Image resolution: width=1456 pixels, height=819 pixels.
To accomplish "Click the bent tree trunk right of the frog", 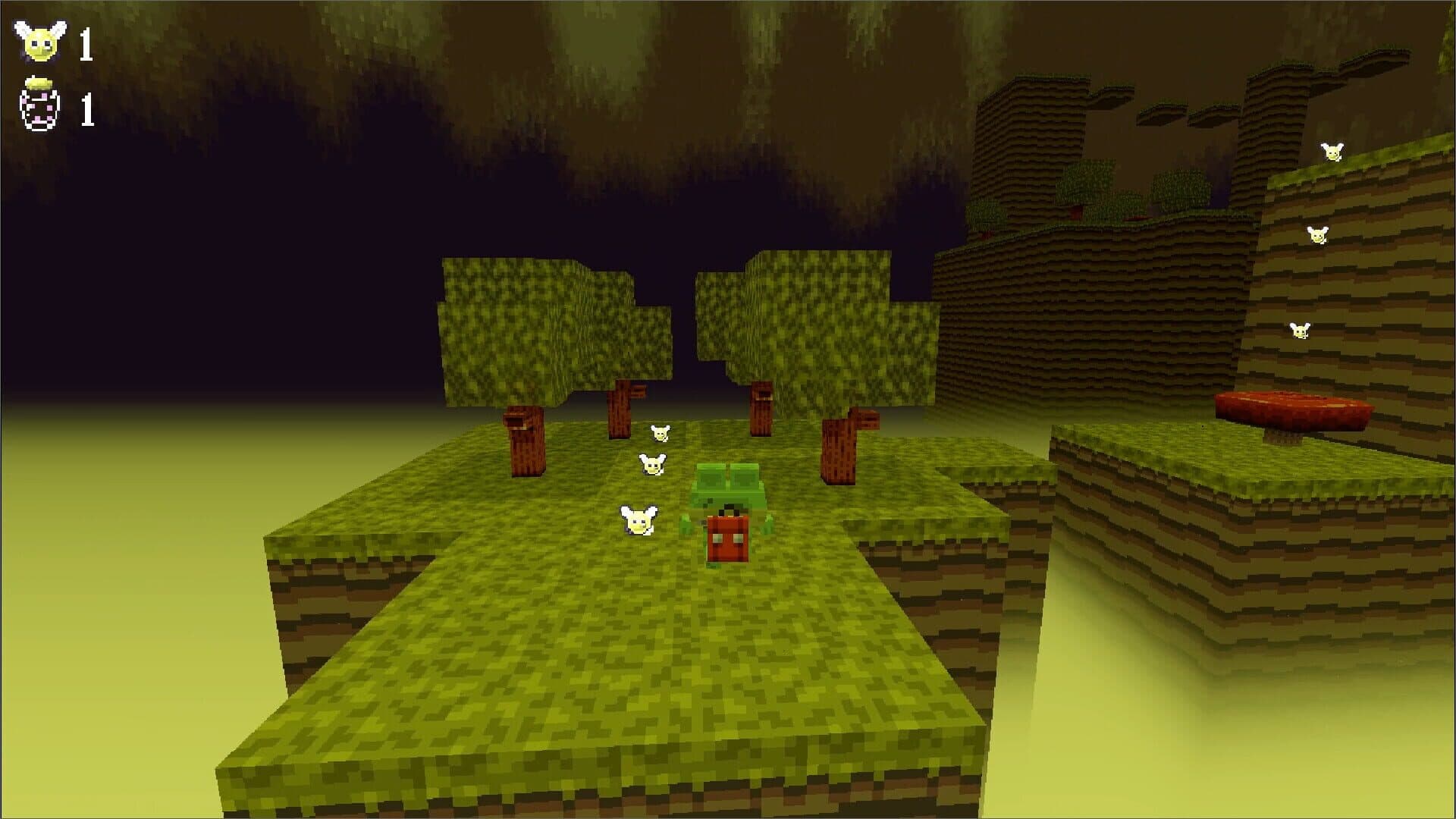I will click(844, 447).
